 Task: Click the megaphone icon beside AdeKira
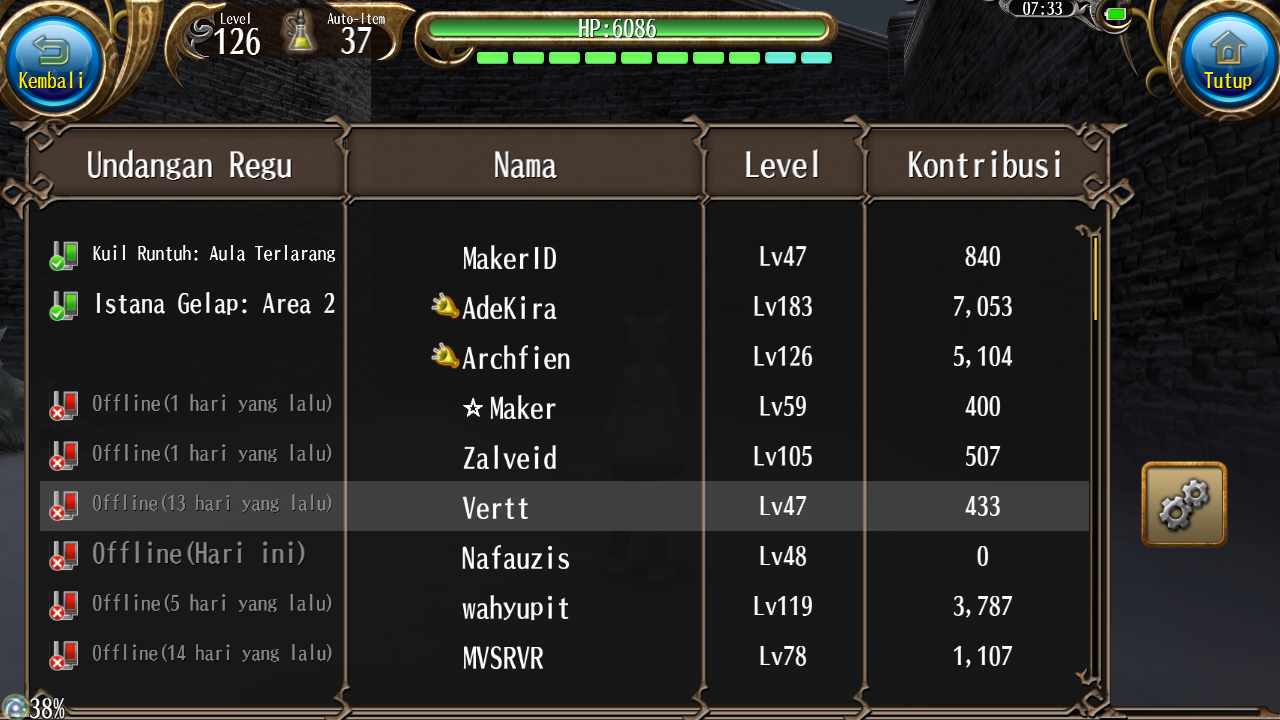coord(445,306)
